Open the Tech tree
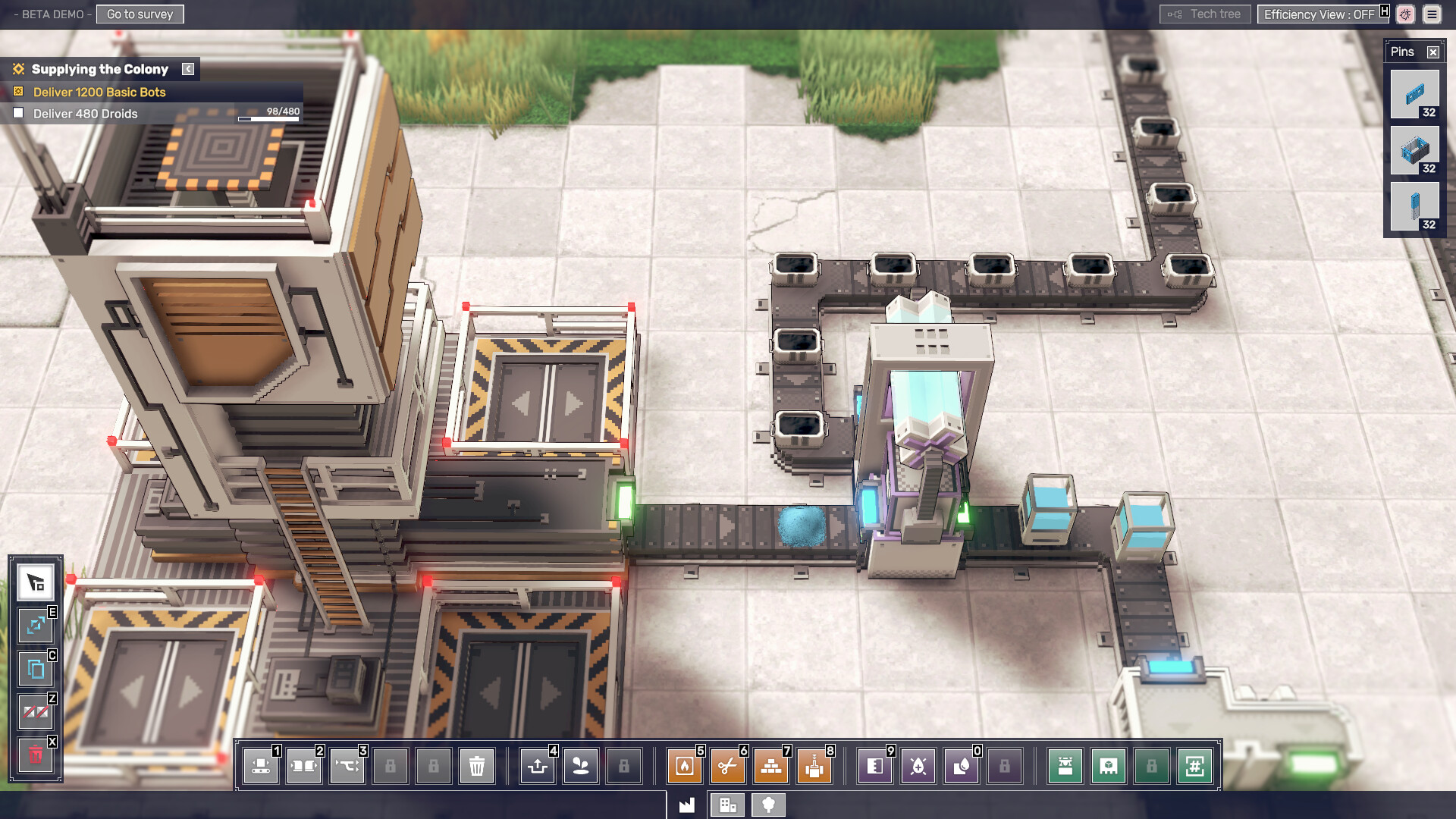1456x819 pixels. (x=1205, y=13)
